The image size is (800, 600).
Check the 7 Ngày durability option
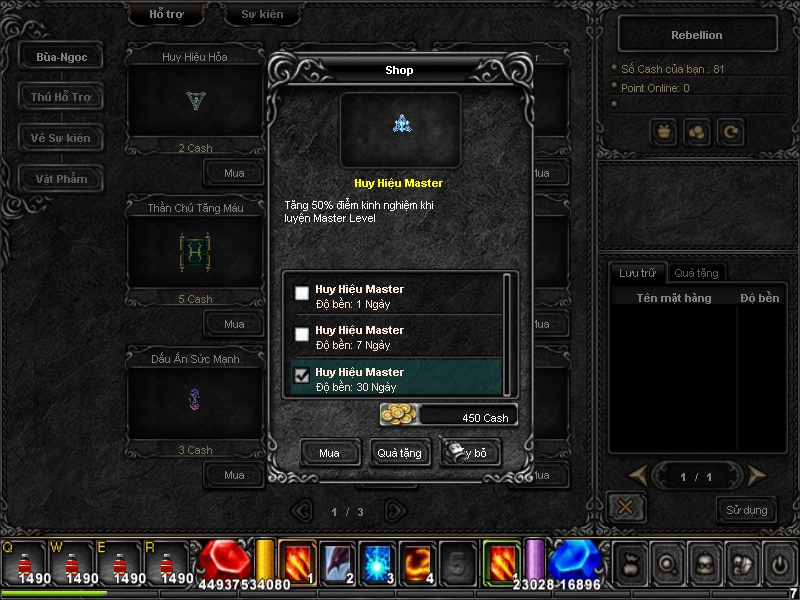(x=302, y=334)
